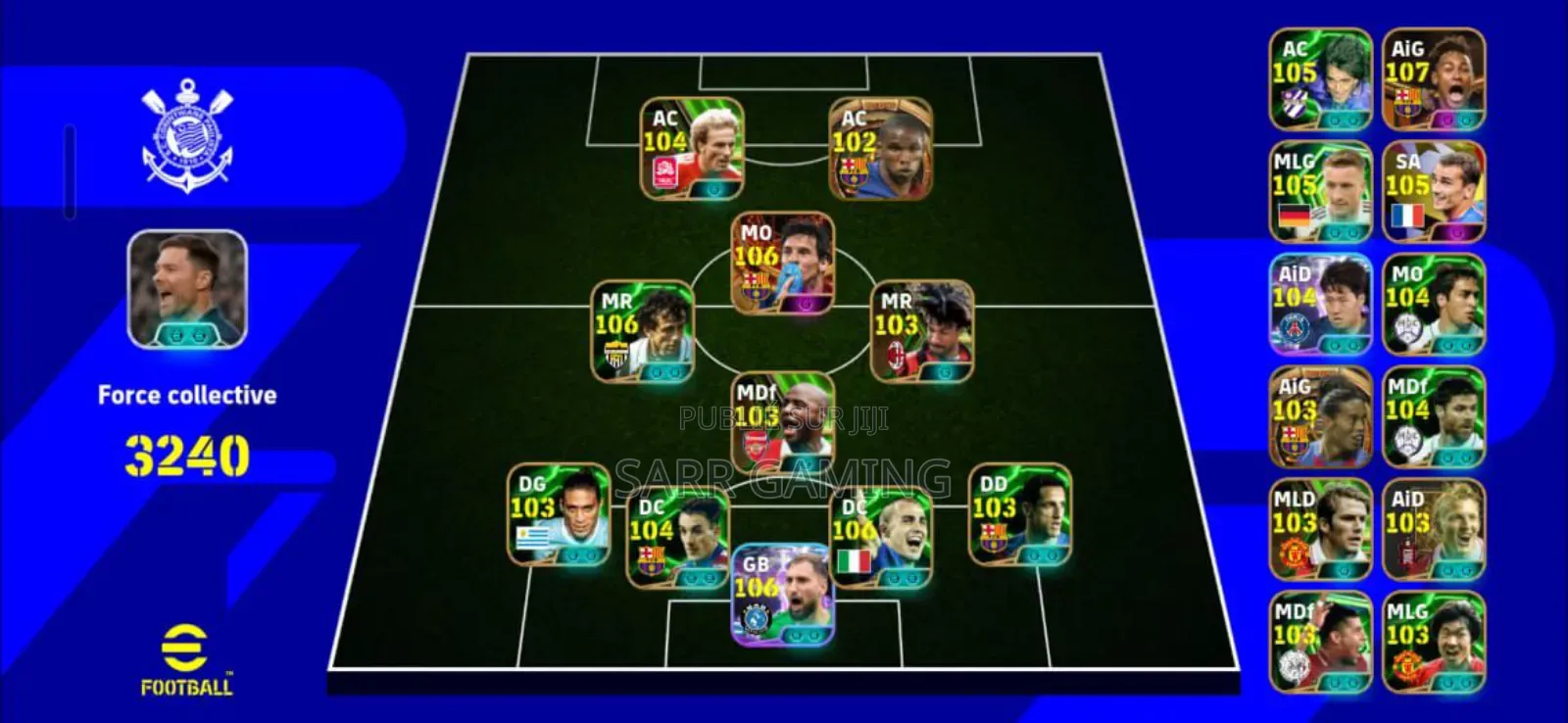Select the DD 103 right-back card
Screen dimensions: 1568x723
1019,514
